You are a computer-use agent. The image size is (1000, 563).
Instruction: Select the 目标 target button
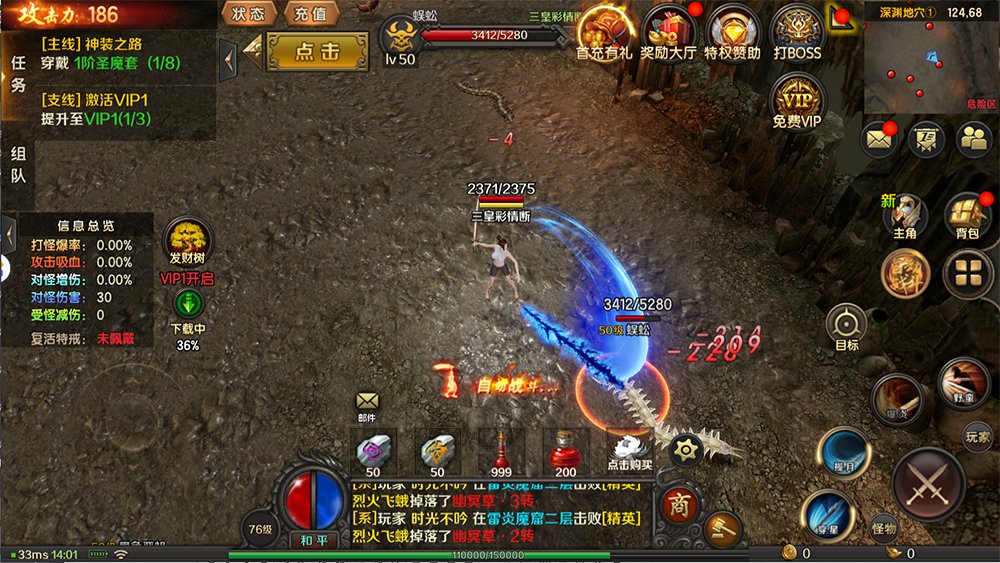click(x=847, y=327)
